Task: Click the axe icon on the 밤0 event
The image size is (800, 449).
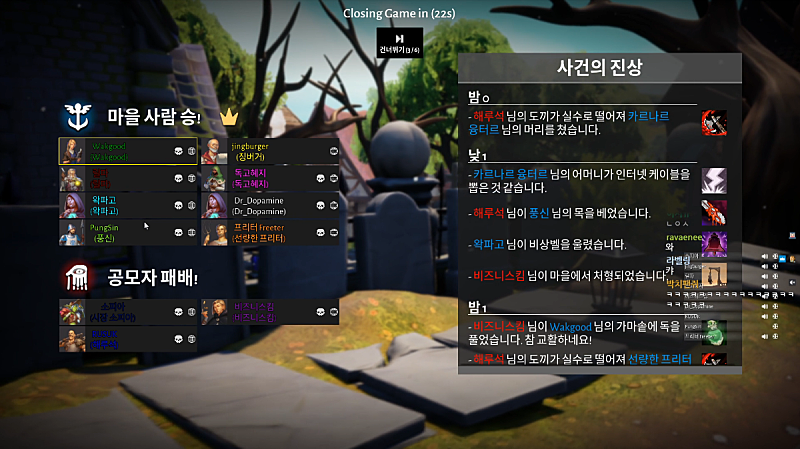Action: pyautogui.click(x=714, y=123)
